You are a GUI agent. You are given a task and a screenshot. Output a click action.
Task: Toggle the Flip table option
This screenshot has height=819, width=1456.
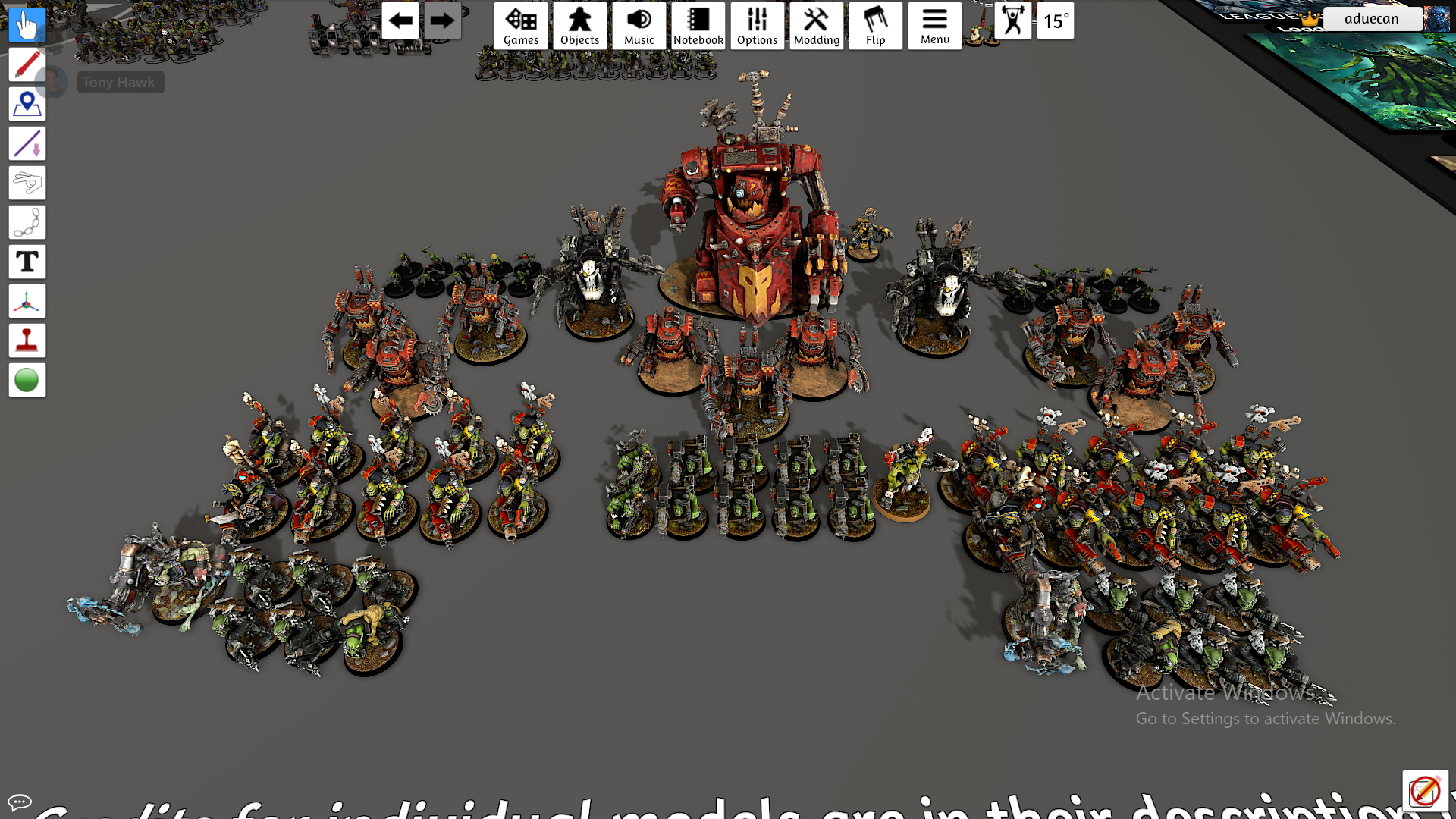(x=876, y=25)
